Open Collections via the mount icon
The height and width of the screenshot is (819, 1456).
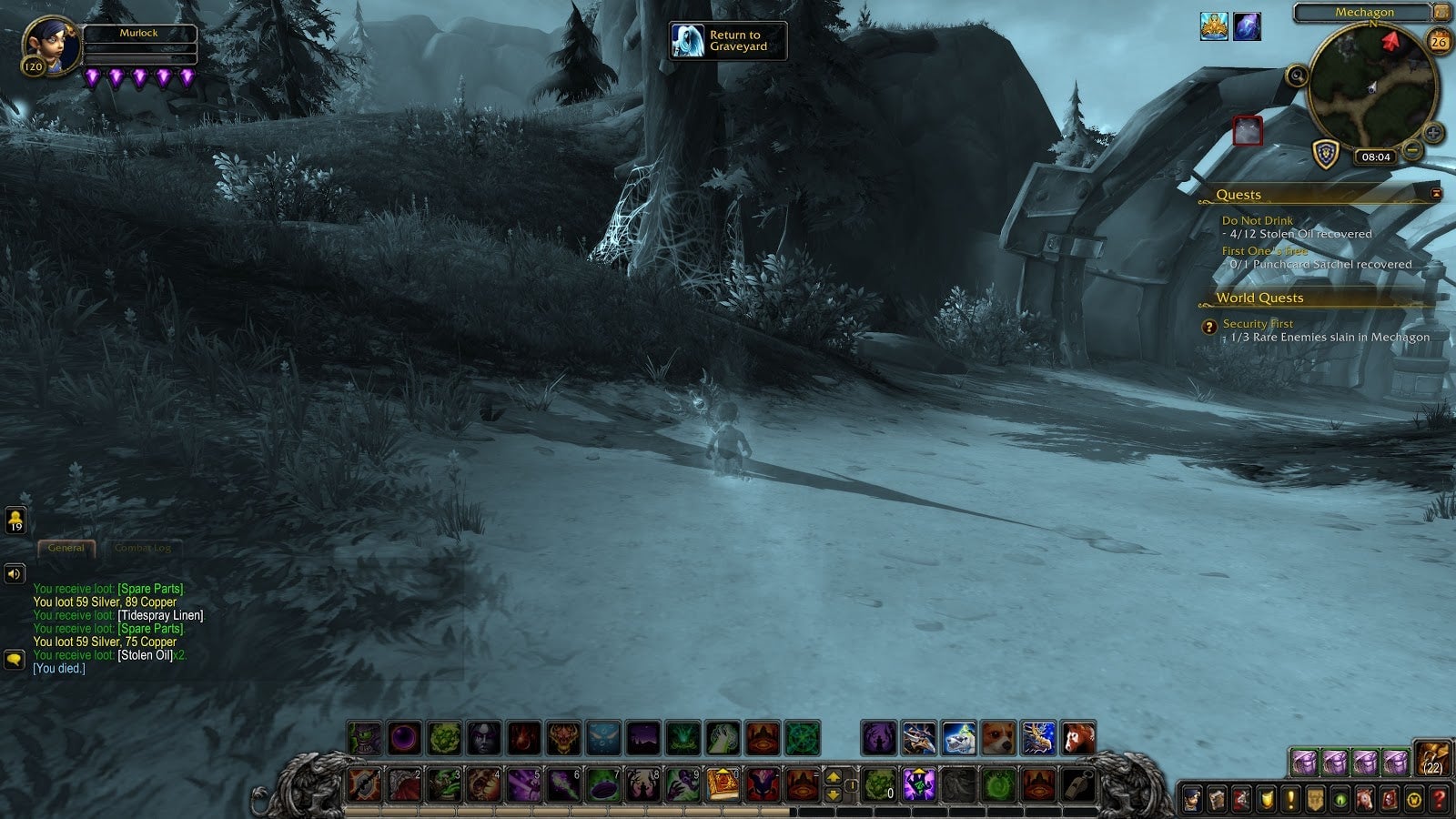pos(1366,797)
